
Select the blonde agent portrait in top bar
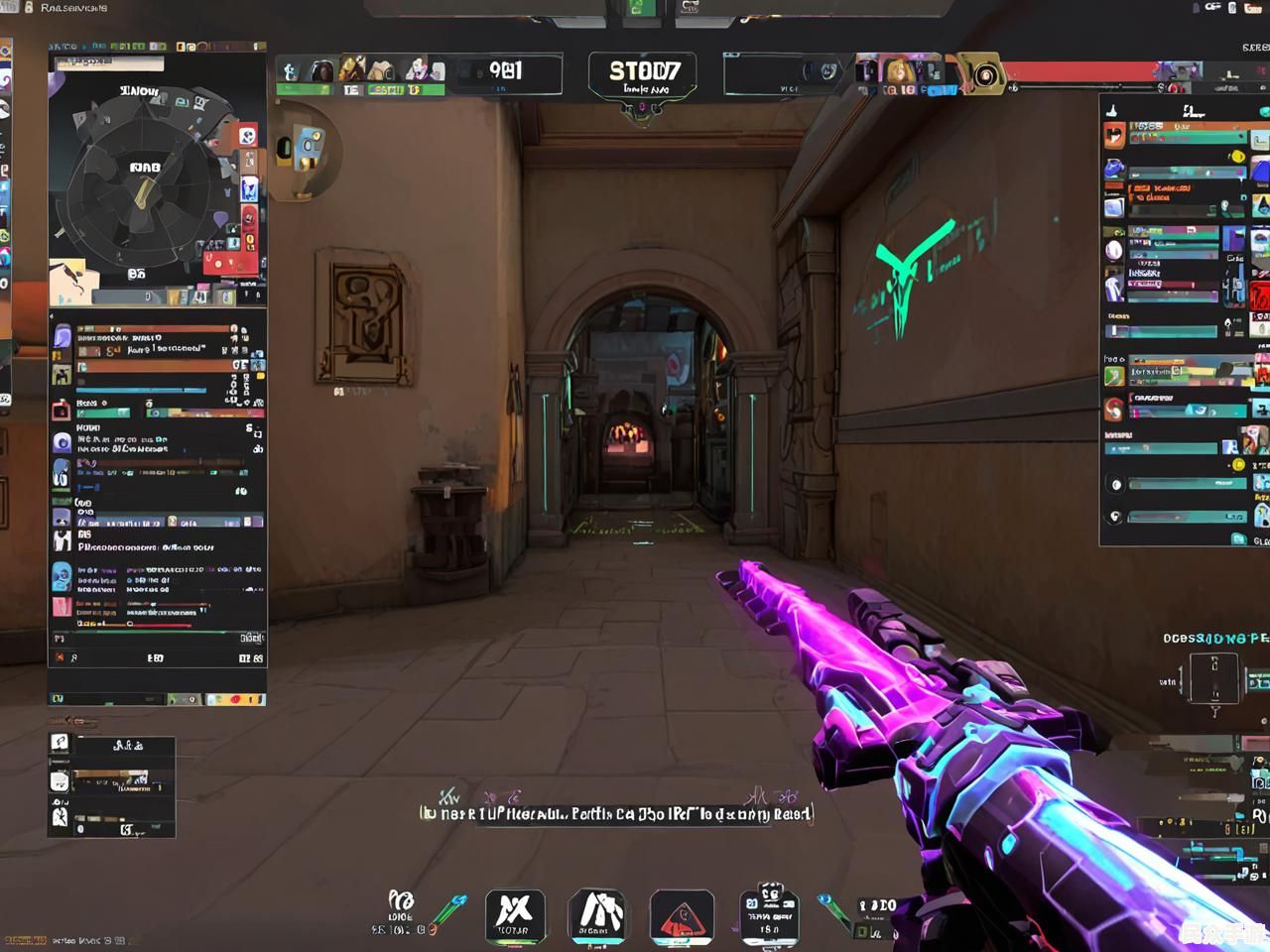pos(900,70)
